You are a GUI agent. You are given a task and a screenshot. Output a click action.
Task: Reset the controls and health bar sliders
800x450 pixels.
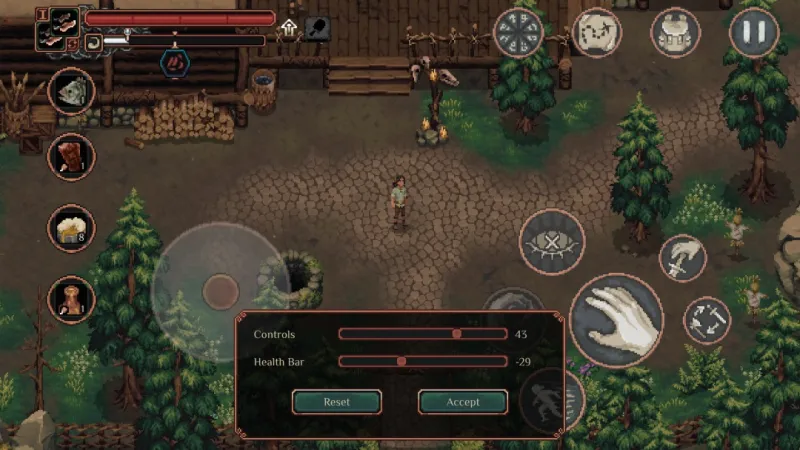(x=336, y=401)
